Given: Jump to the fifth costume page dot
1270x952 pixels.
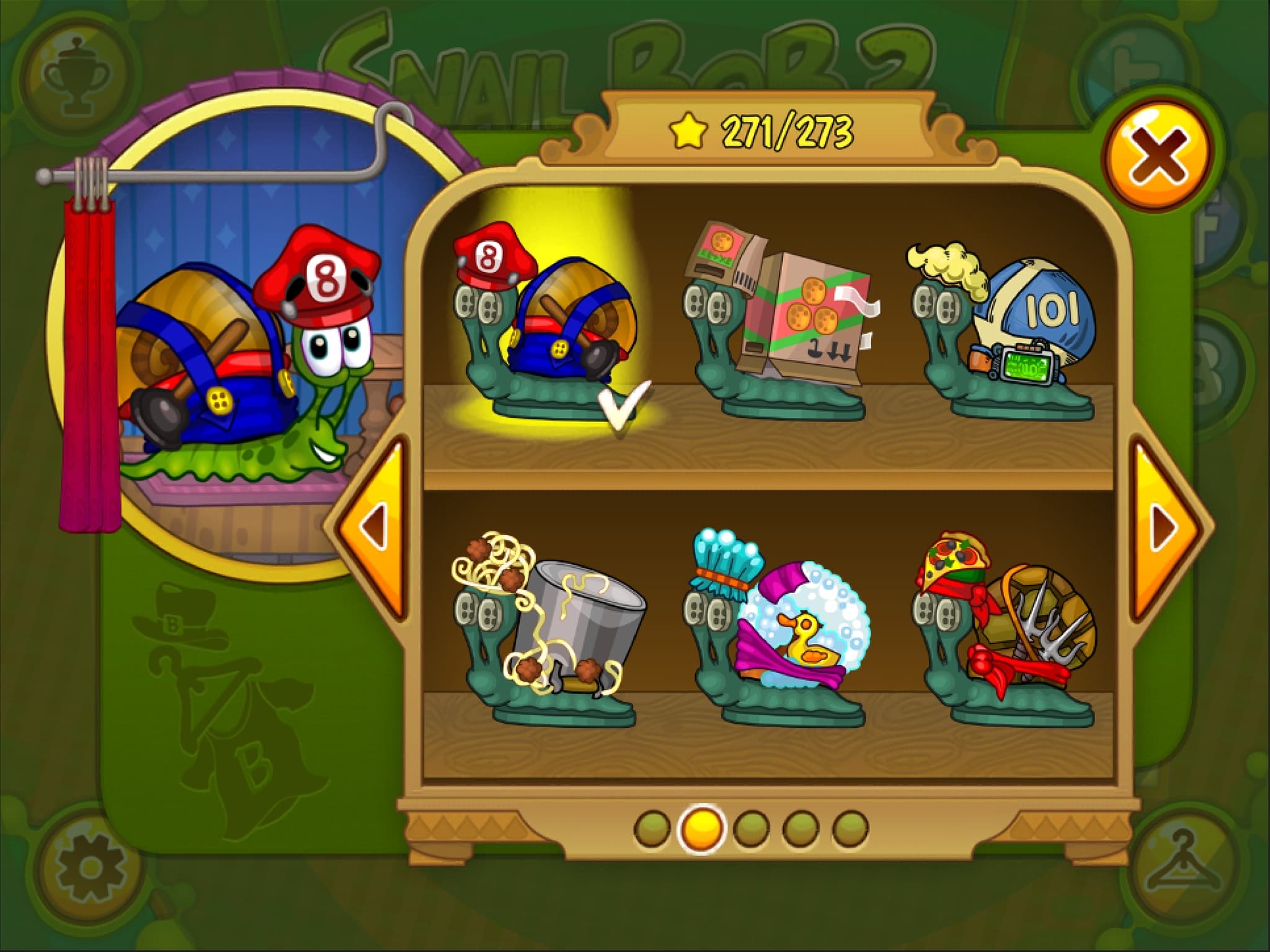Looking at the screenshot, I should (850, 828).
